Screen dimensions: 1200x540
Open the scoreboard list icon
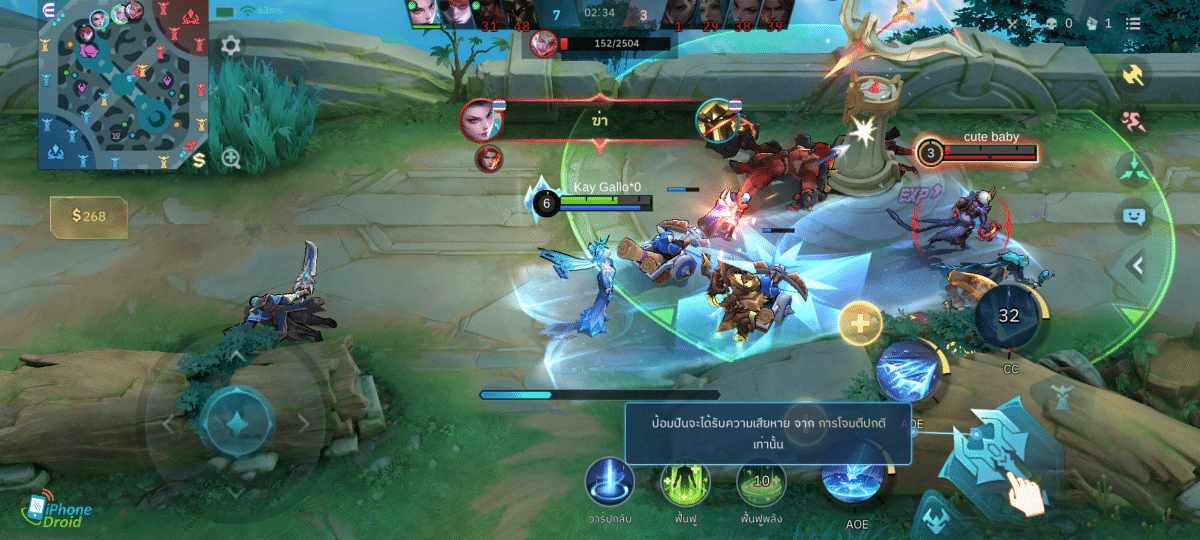point(1133,24)
